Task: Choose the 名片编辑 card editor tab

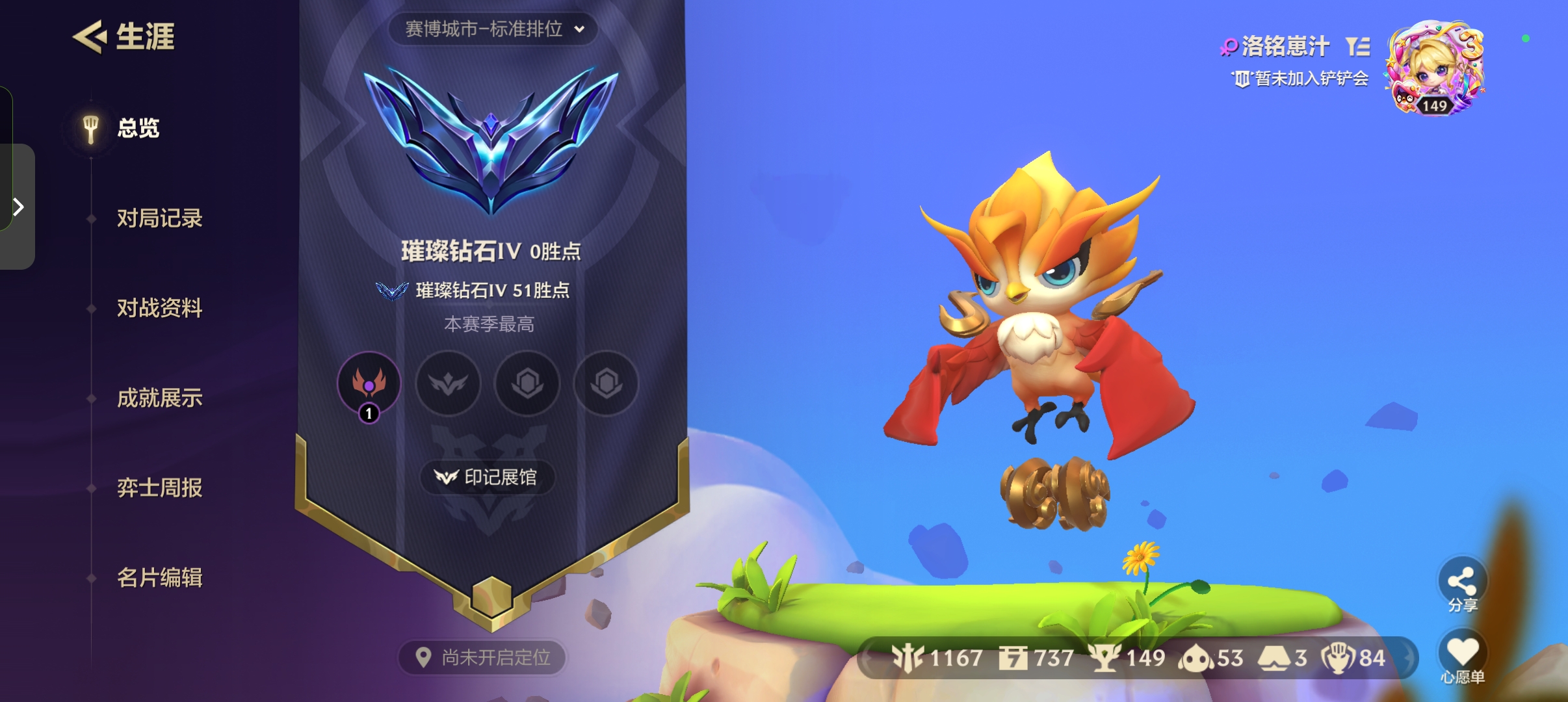Action: tap(159, 577)
